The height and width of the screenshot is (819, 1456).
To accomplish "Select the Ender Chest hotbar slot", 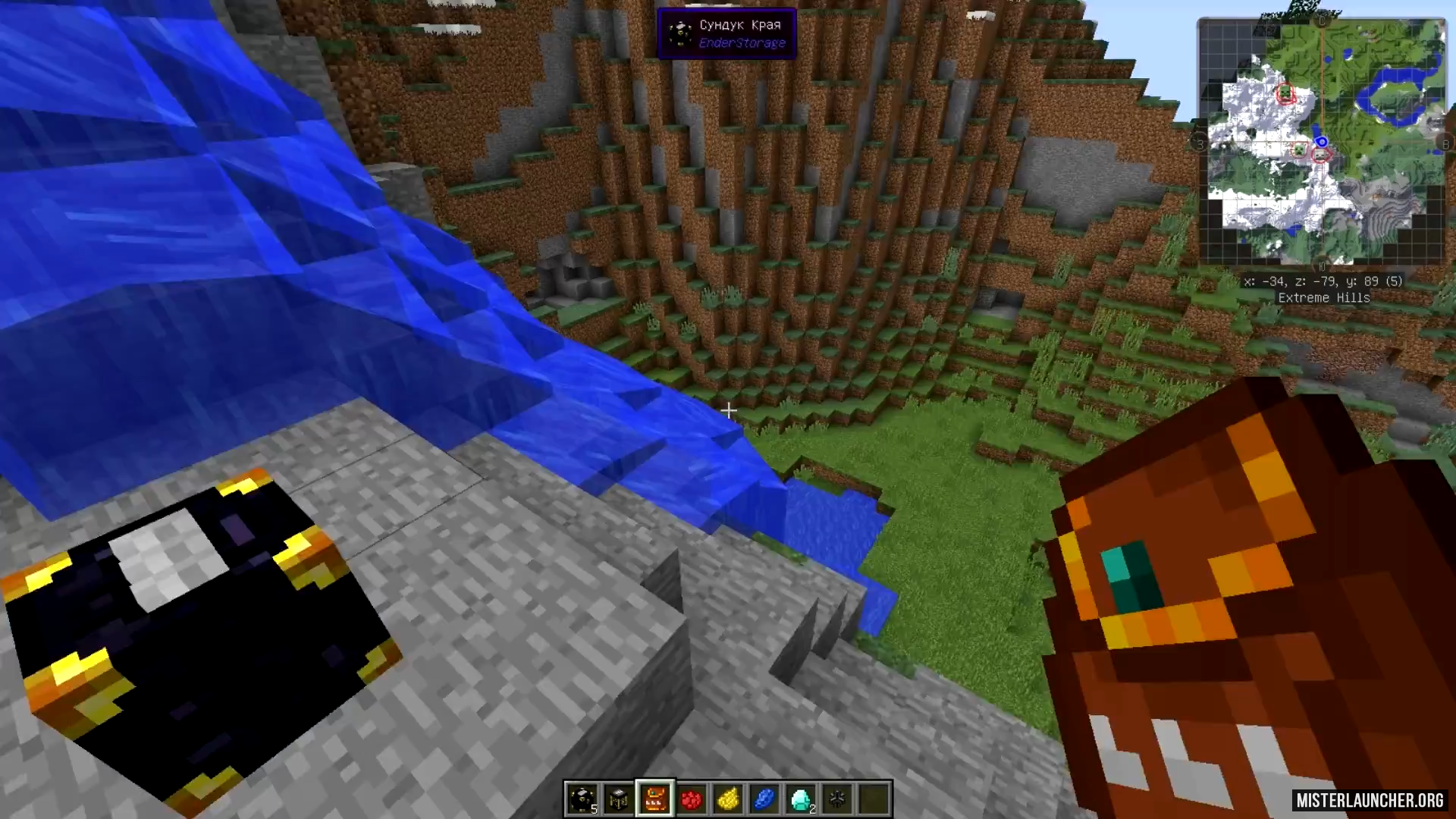I will tap(582, 799).
